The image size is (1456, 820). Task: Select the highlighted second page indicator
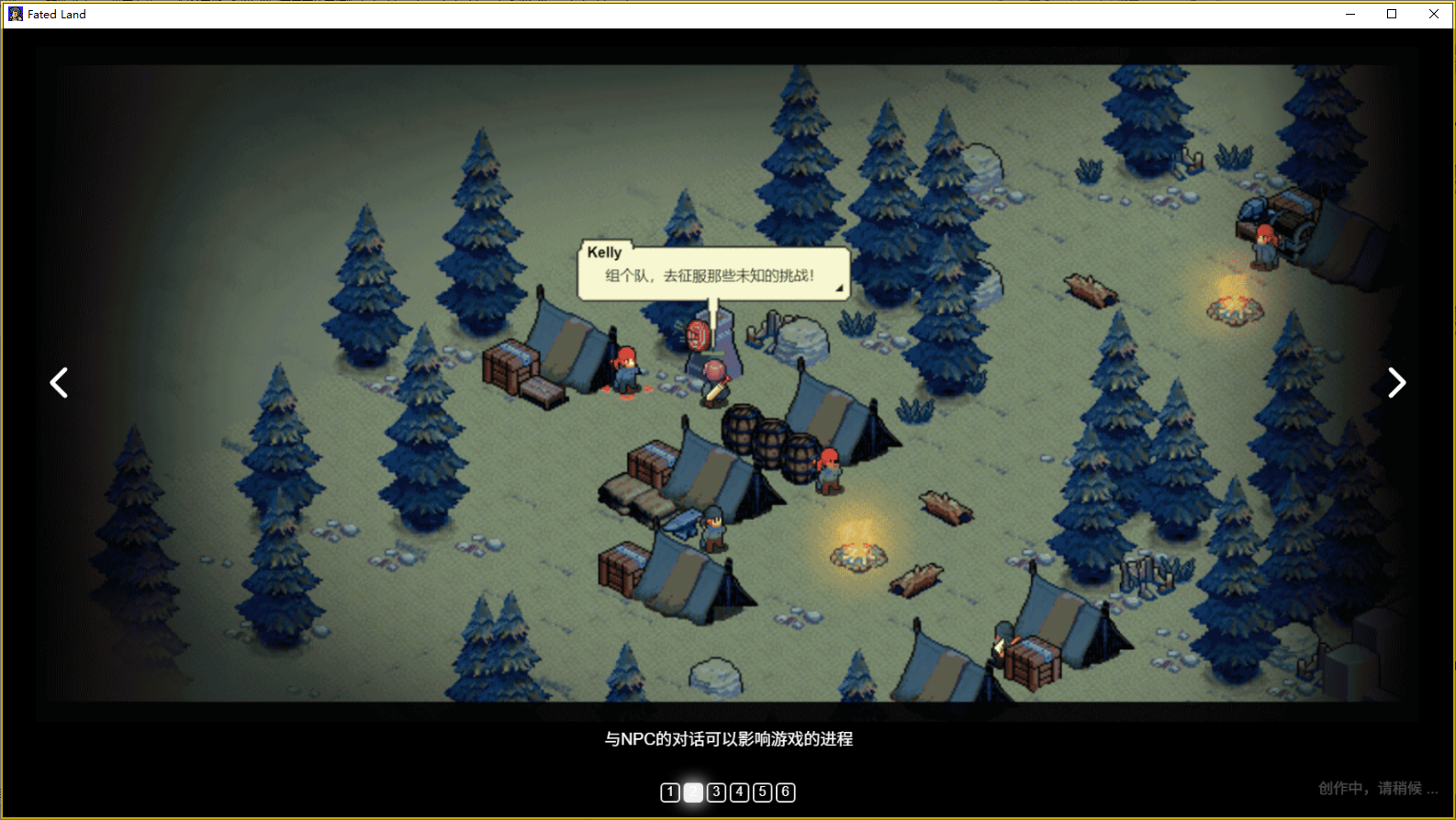(693, 792)
